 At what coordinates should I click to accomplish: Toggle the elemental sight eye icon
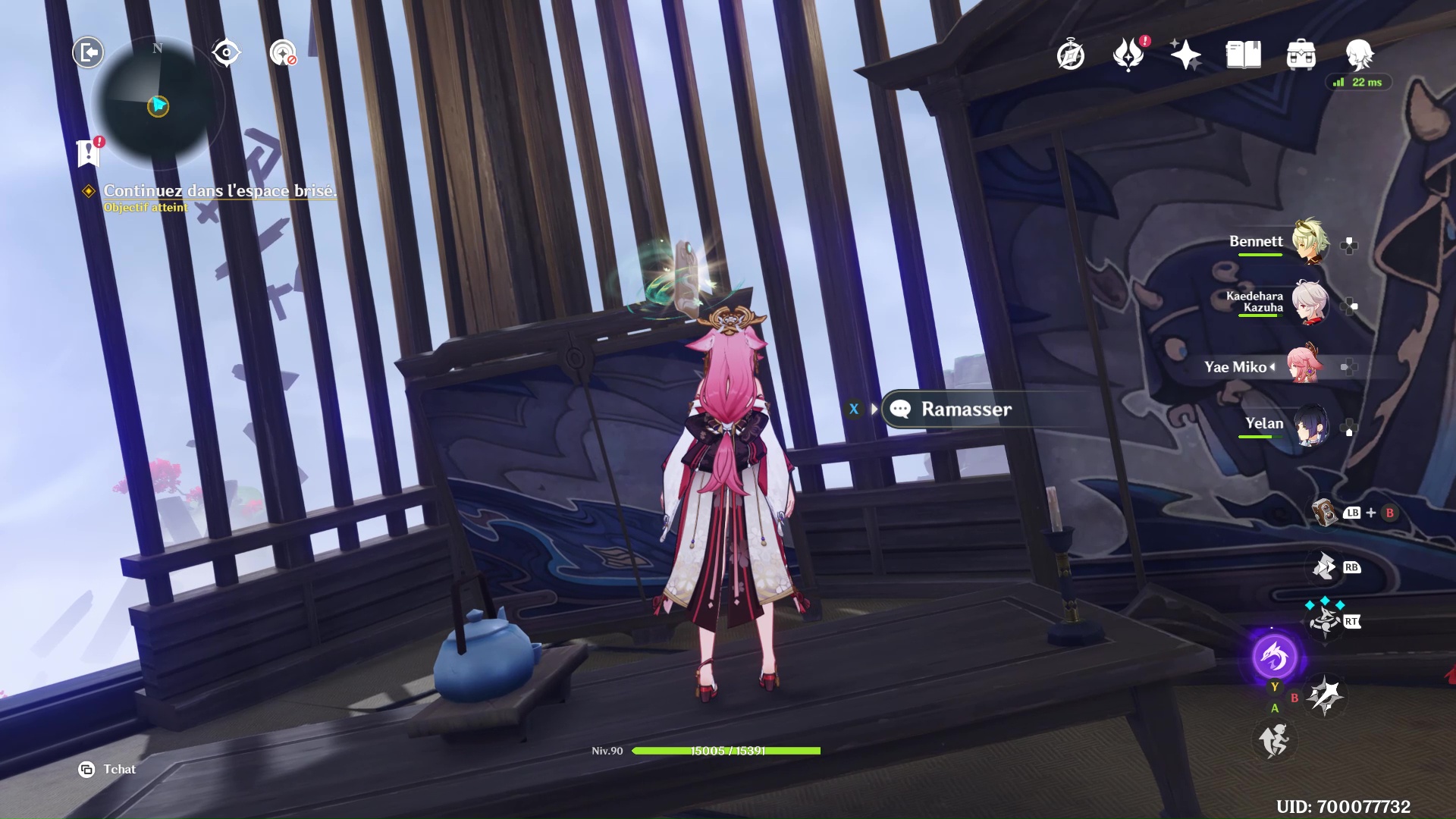pyautogui.click(x=226, y=52)
